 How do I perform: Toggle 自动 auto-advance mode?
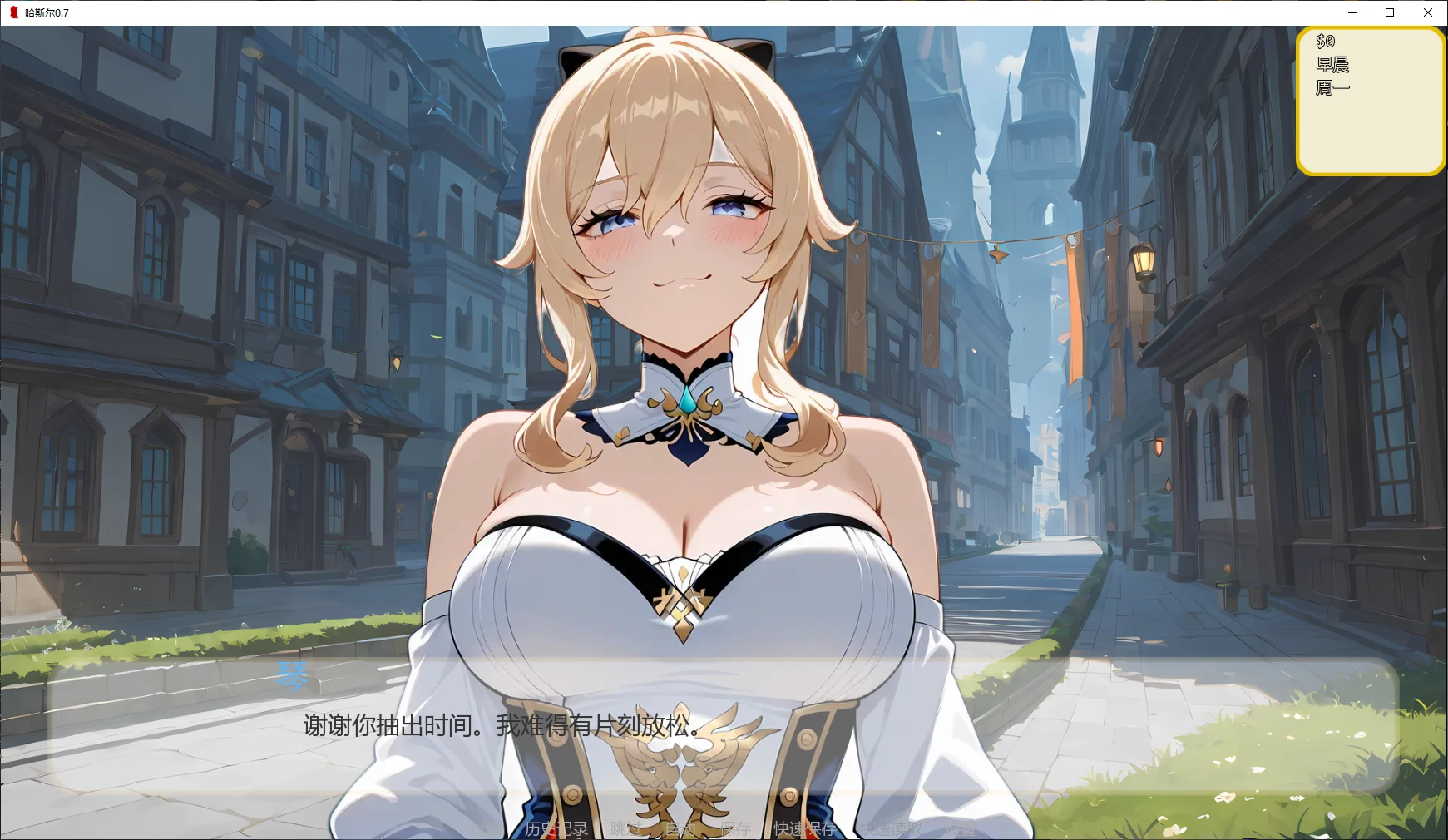(676, 829)
